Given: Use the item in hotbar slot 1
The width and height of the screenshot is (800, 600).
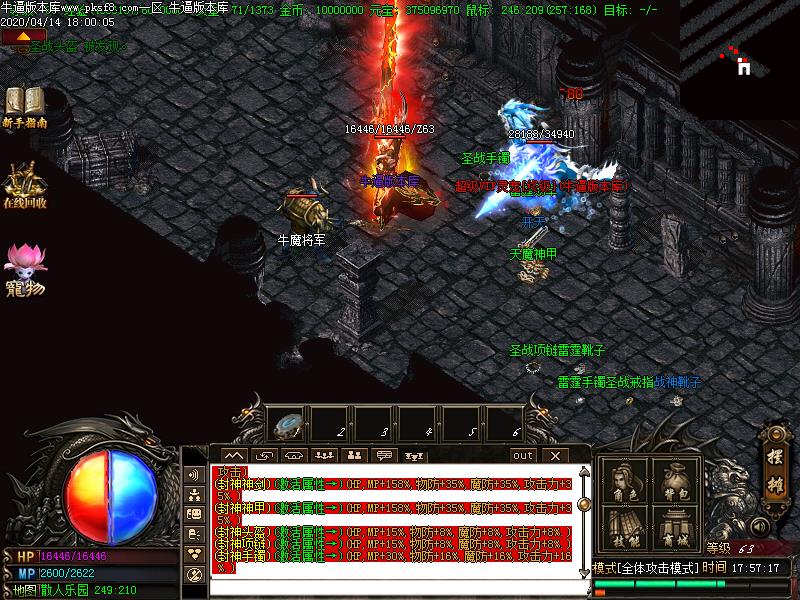Looking at the screenshot, I should tap(289, 425).
